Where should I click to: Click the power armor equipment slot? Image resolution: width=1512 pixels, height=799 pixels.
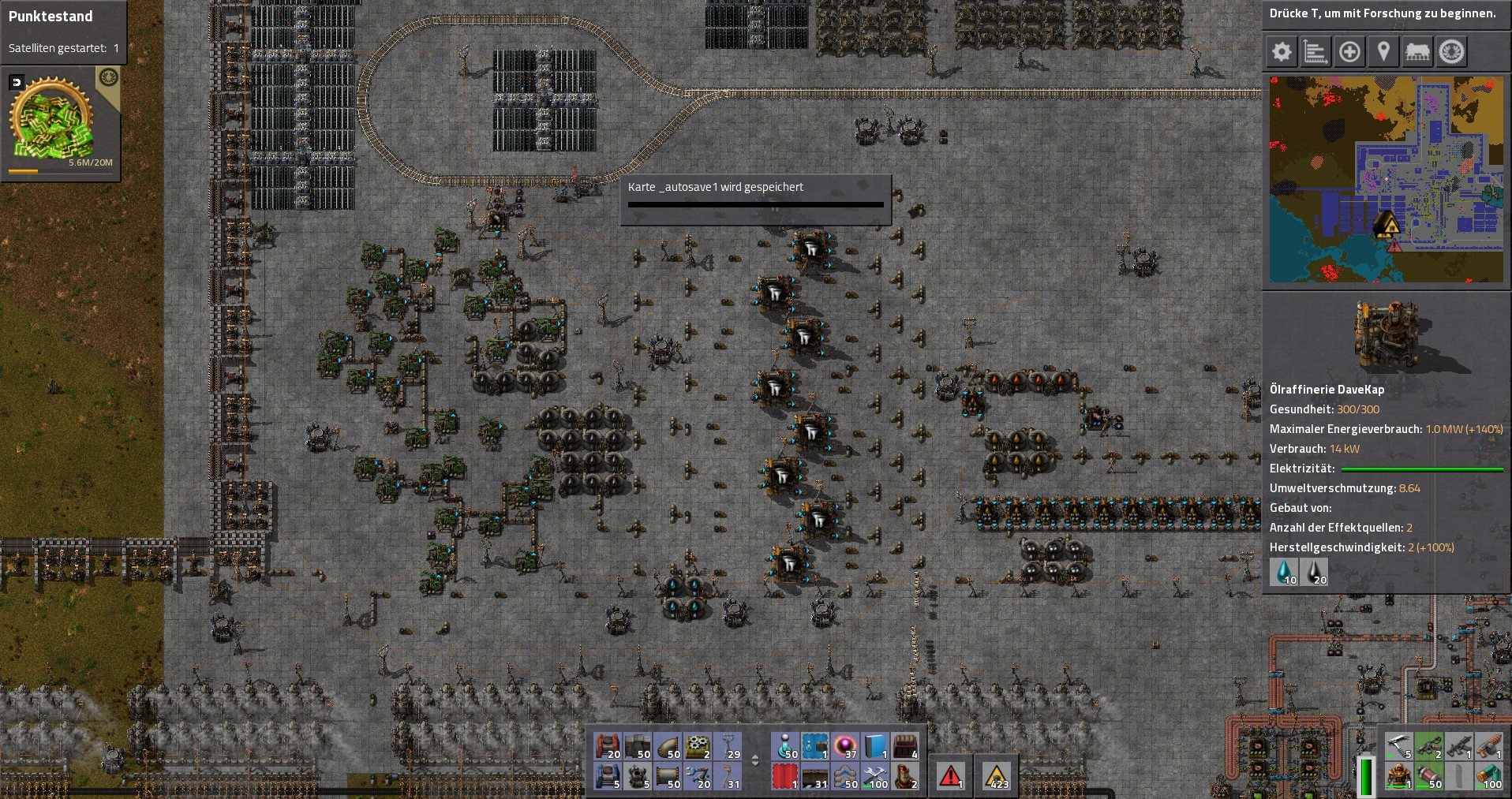[1398, 776]
